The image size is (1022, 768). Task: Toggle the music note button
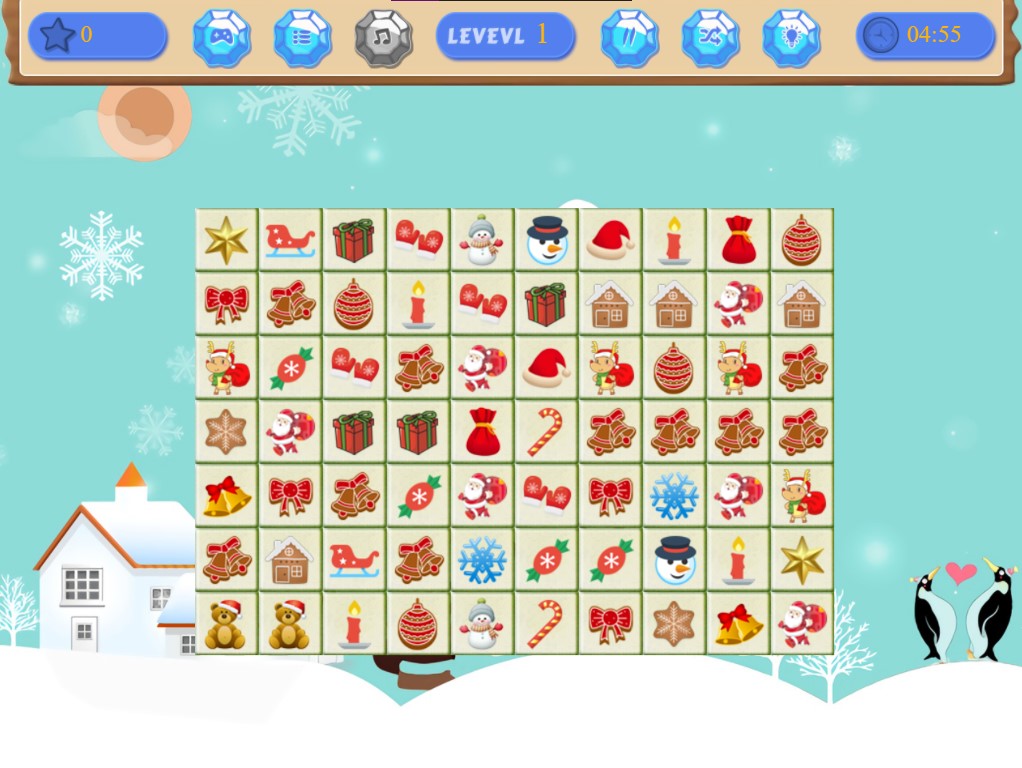click(383, 38)
